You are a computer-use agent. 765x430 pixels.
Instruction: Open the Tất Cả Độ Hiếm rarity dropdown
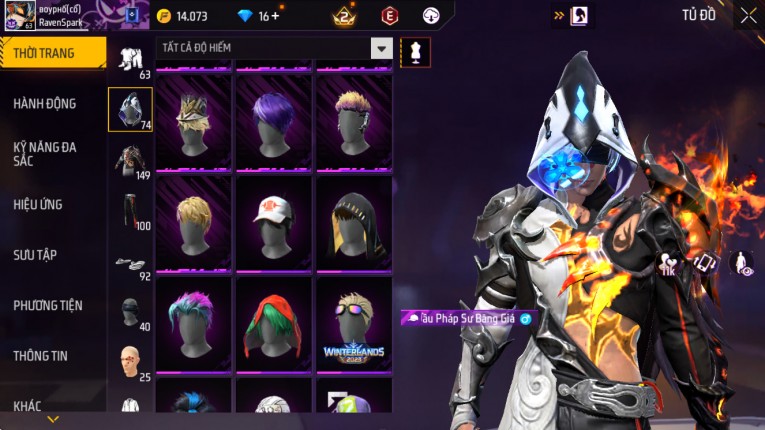[381, 48]
